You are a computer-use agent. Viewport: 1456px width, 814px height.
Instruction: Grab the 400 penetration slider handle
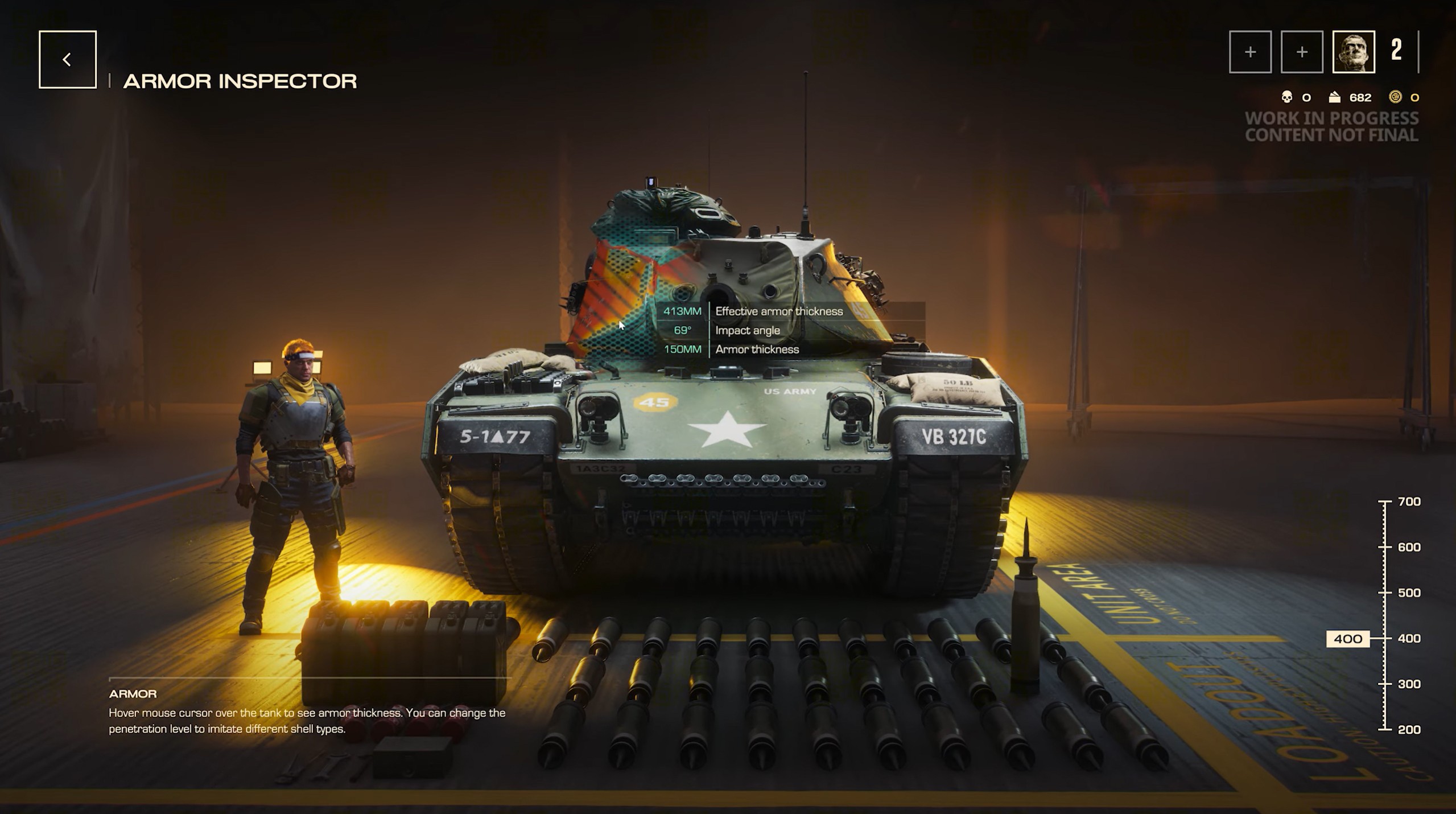(x=1347, y=639)
